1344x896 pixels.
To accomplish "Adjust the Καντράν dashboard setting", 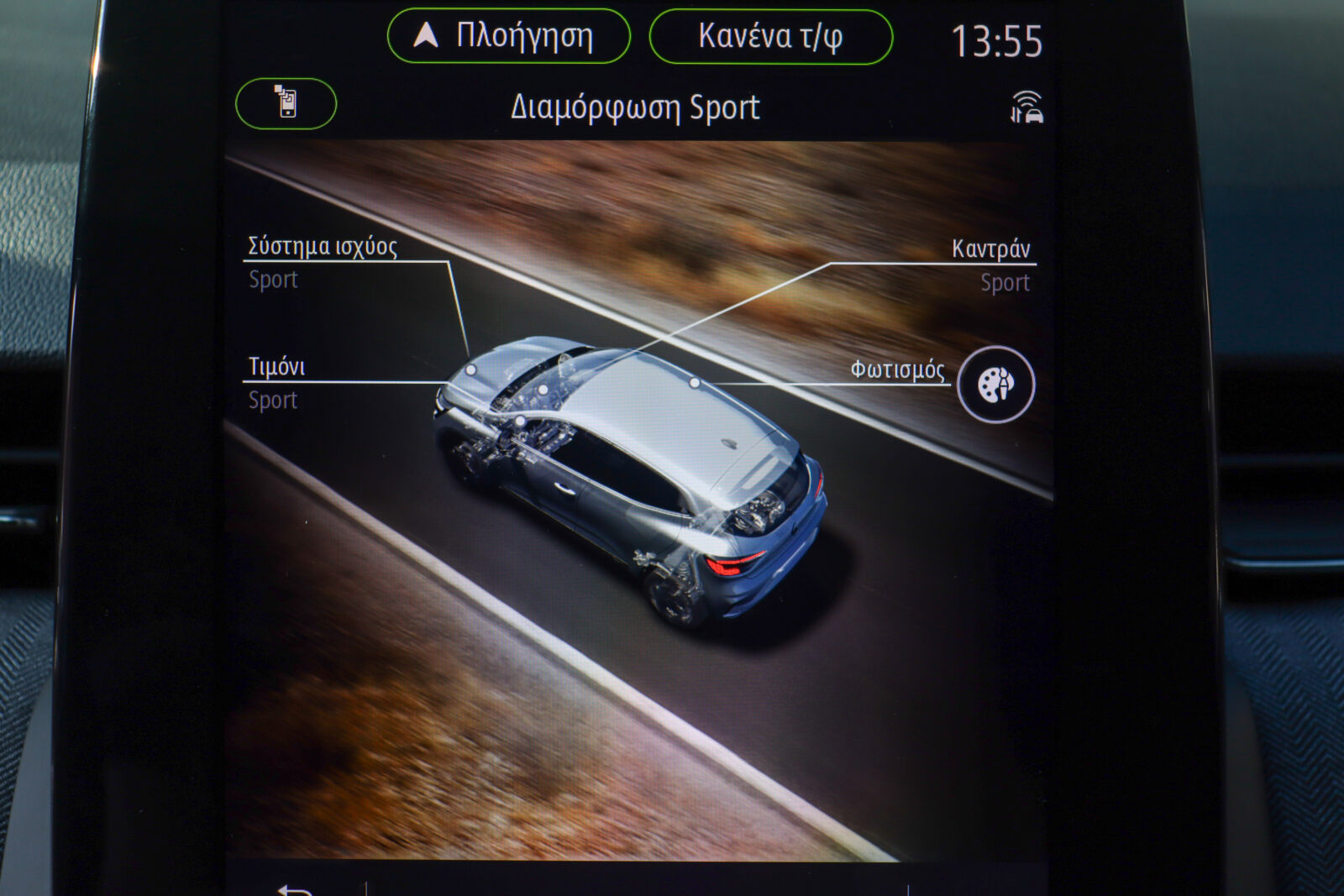I will (992, 265).
